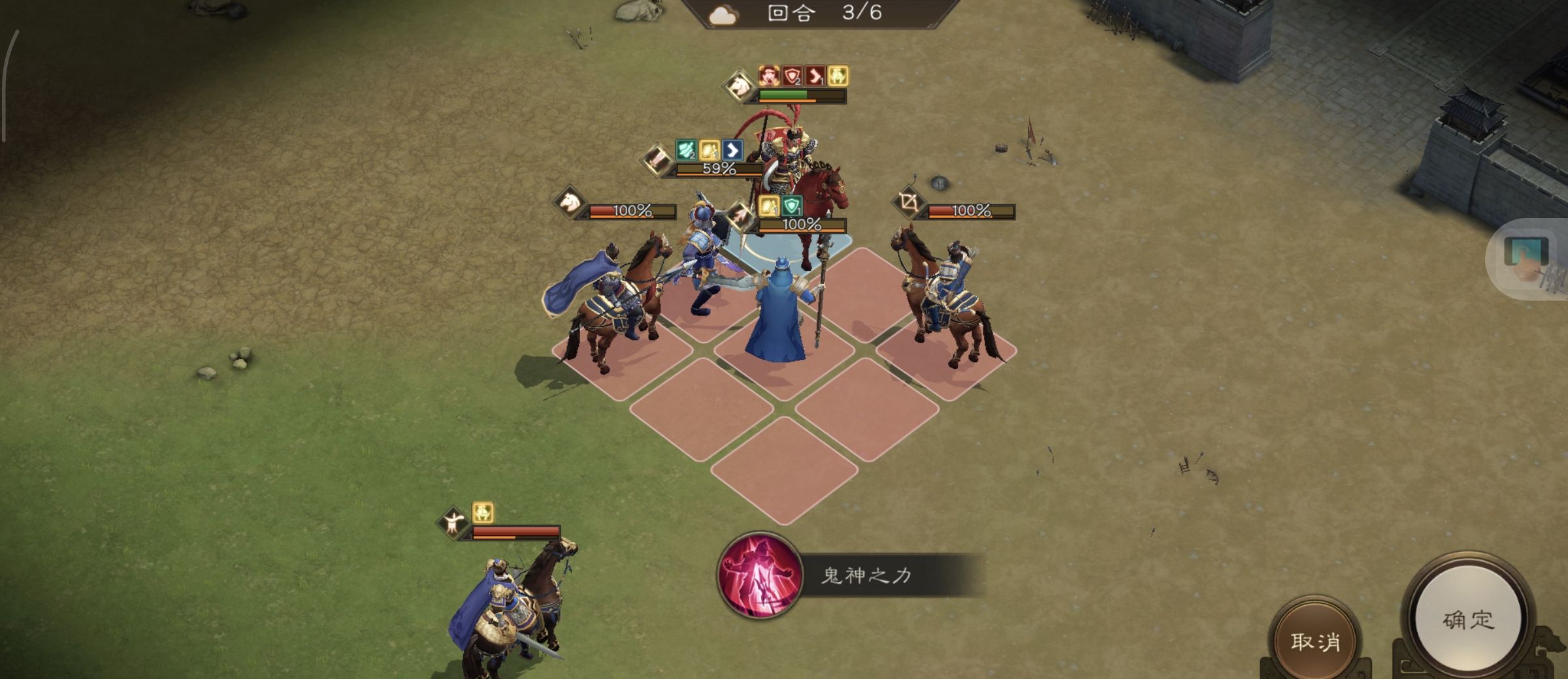Inspect the blue arrow buff icon
The height and width of the screenshot is (679, 1568).
732,151
